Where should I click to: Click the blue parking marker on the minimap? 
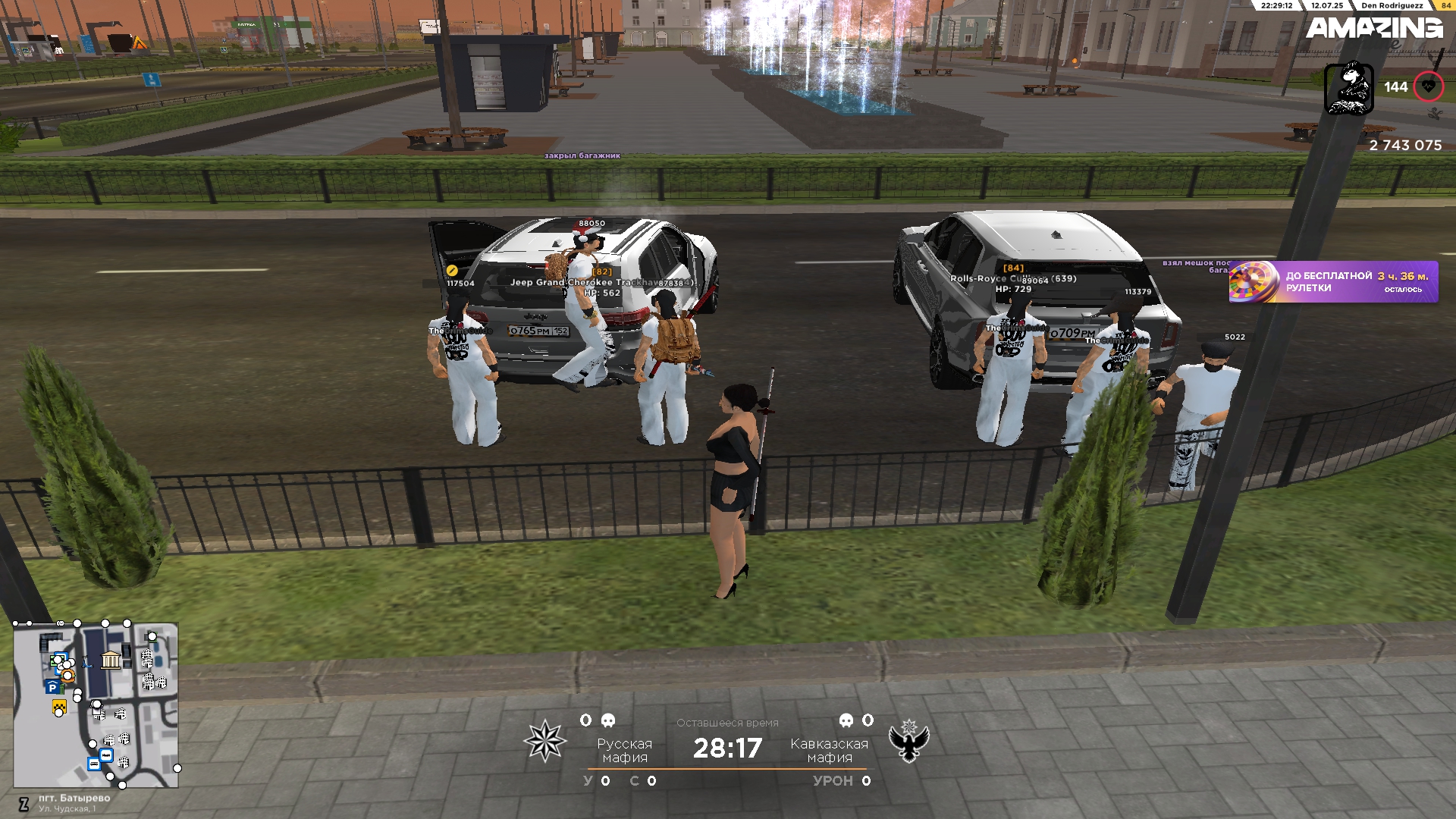point(52,687)
